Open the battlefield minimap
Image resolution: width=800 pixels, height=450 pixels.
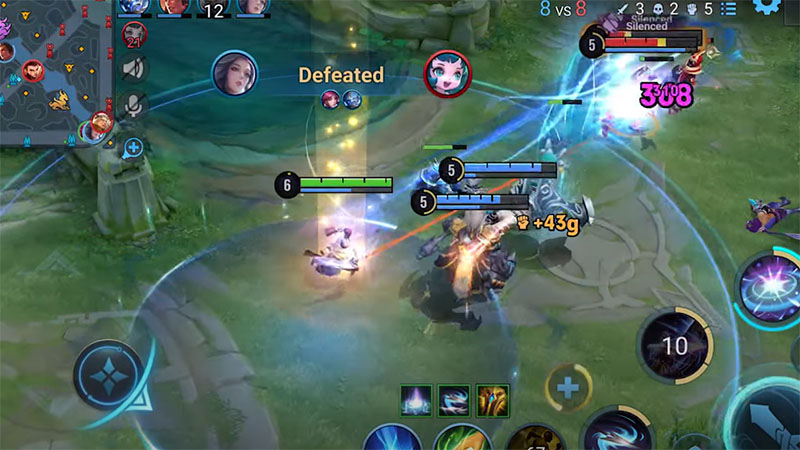coord(55,72)
